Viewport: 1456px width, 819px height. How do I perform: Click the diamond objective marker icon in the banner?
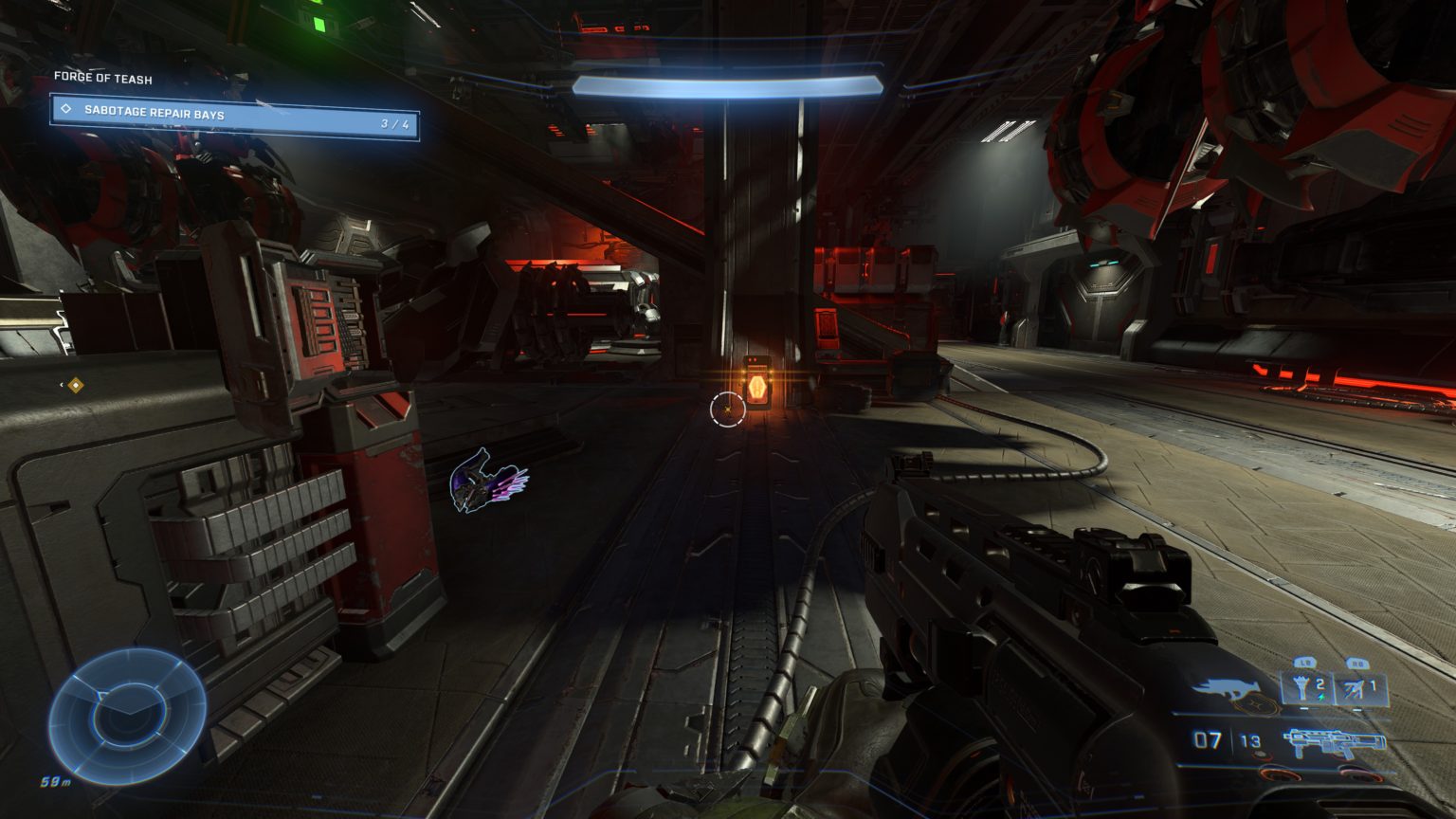[64, 113]
